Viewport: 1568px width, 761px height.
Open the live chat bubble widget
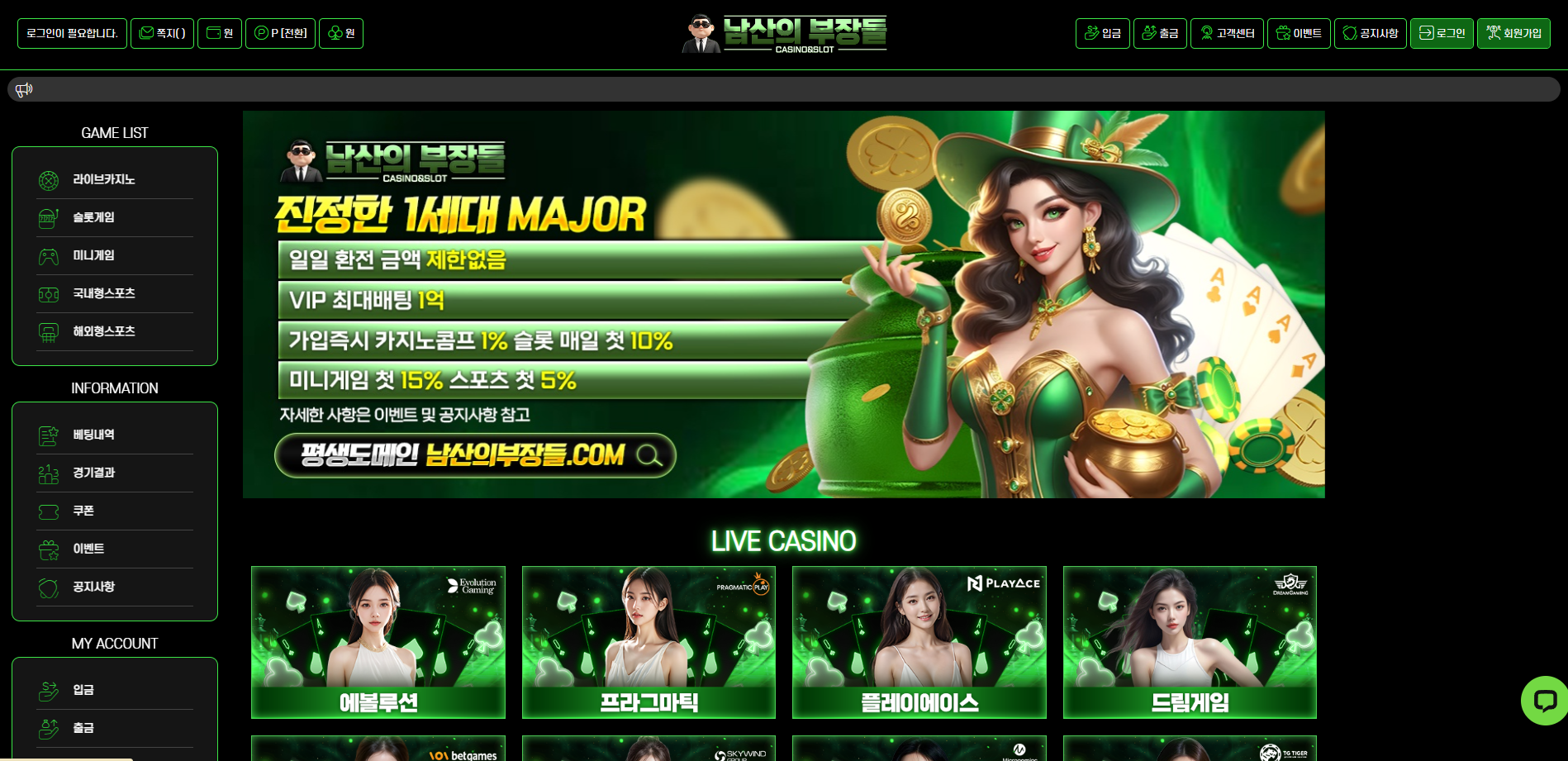(x=1544, y=701)
